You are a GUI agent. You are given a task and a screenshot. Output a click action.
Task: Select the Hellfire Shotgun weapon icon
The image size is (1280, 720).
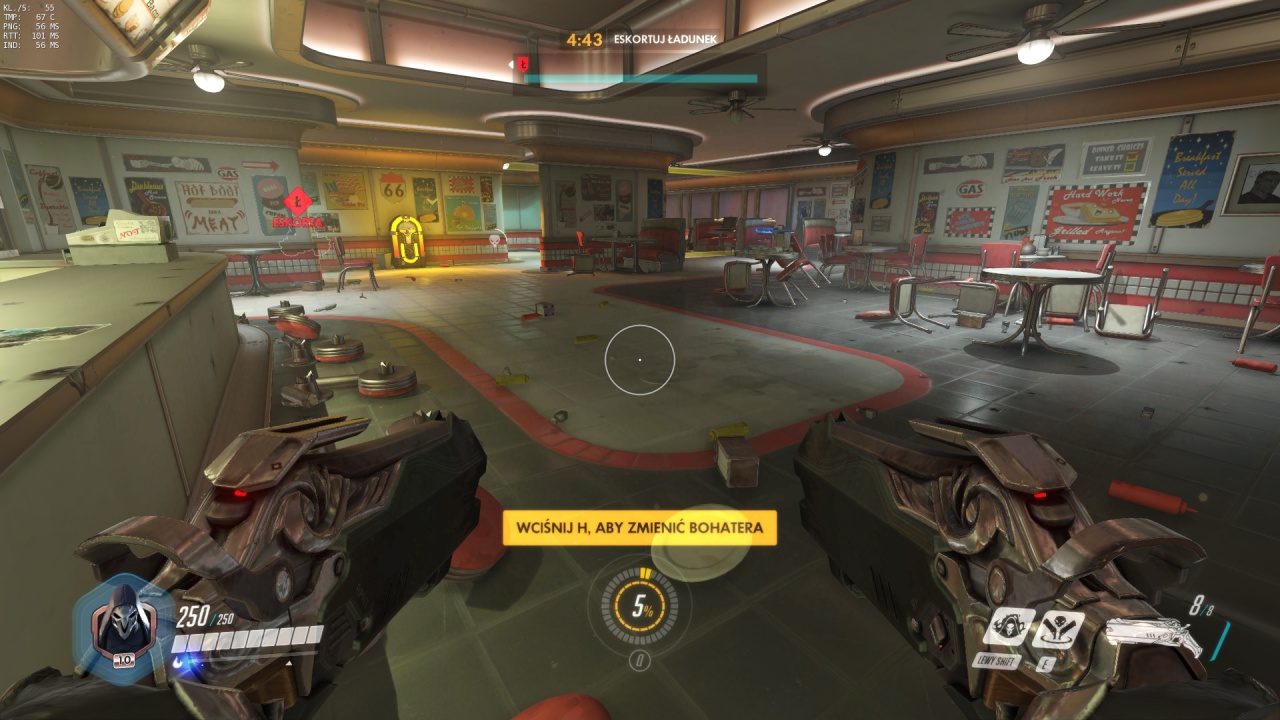point(1152,637)
